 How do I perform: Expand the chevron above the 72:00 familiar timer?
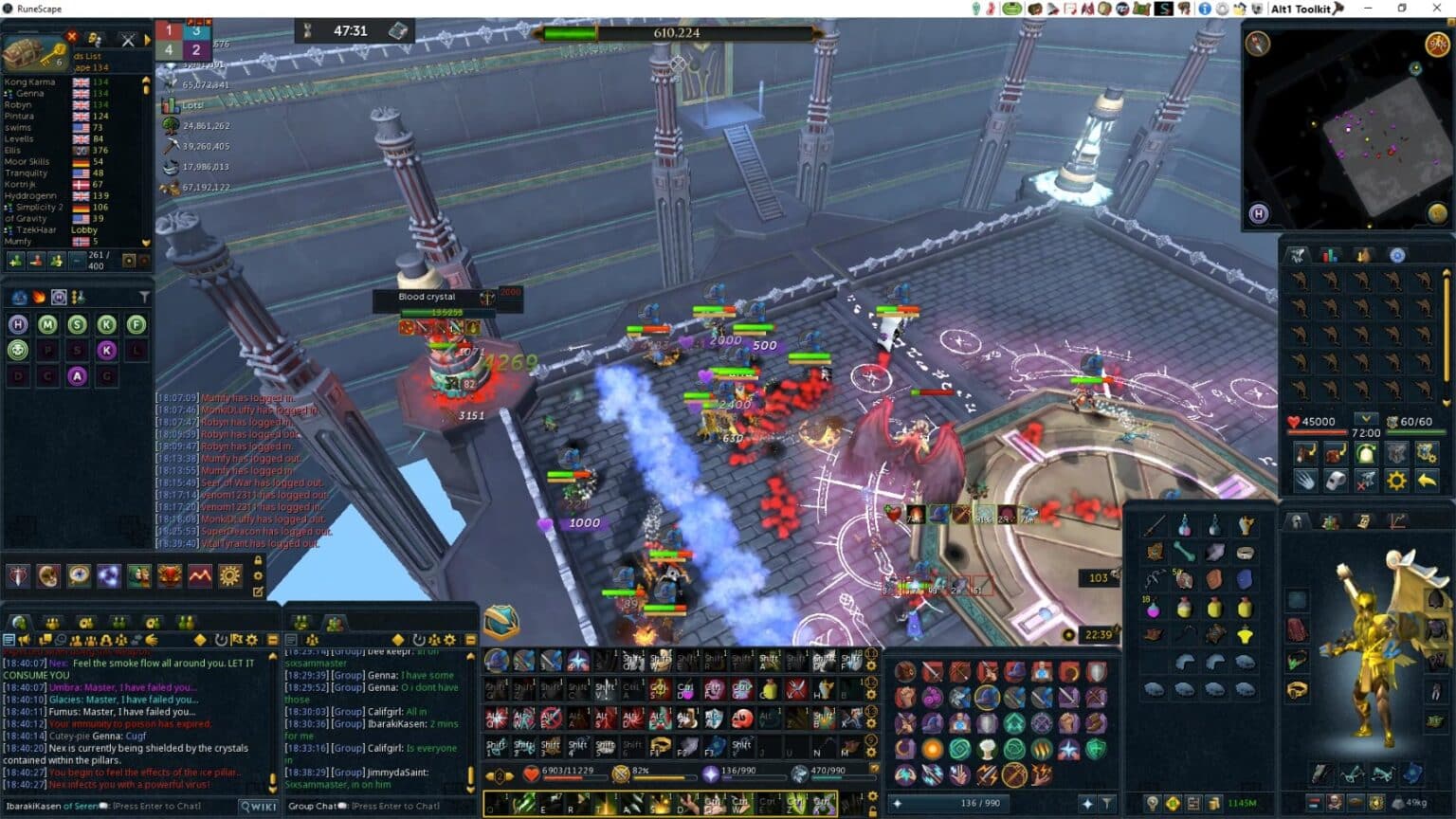(x=1367, y=419)
